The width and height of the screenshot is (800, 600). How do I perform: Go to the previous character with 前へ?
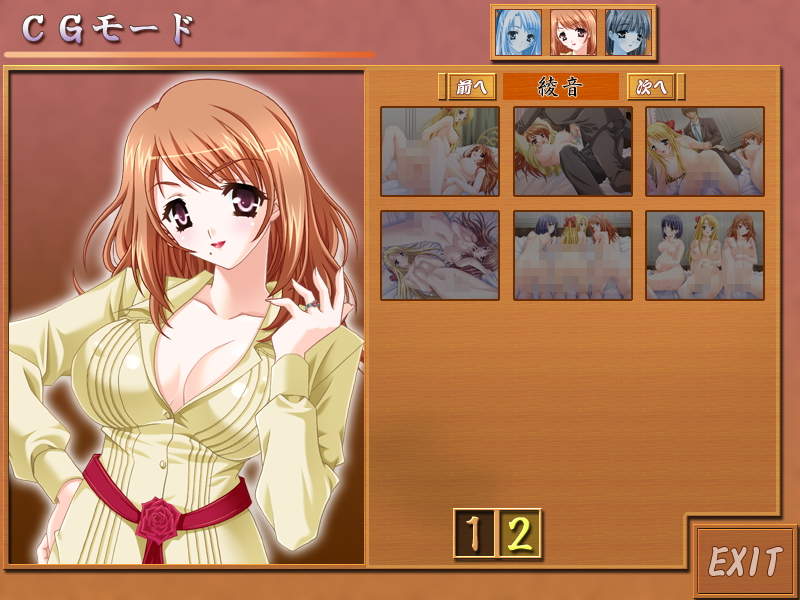[x=469, y=87]
